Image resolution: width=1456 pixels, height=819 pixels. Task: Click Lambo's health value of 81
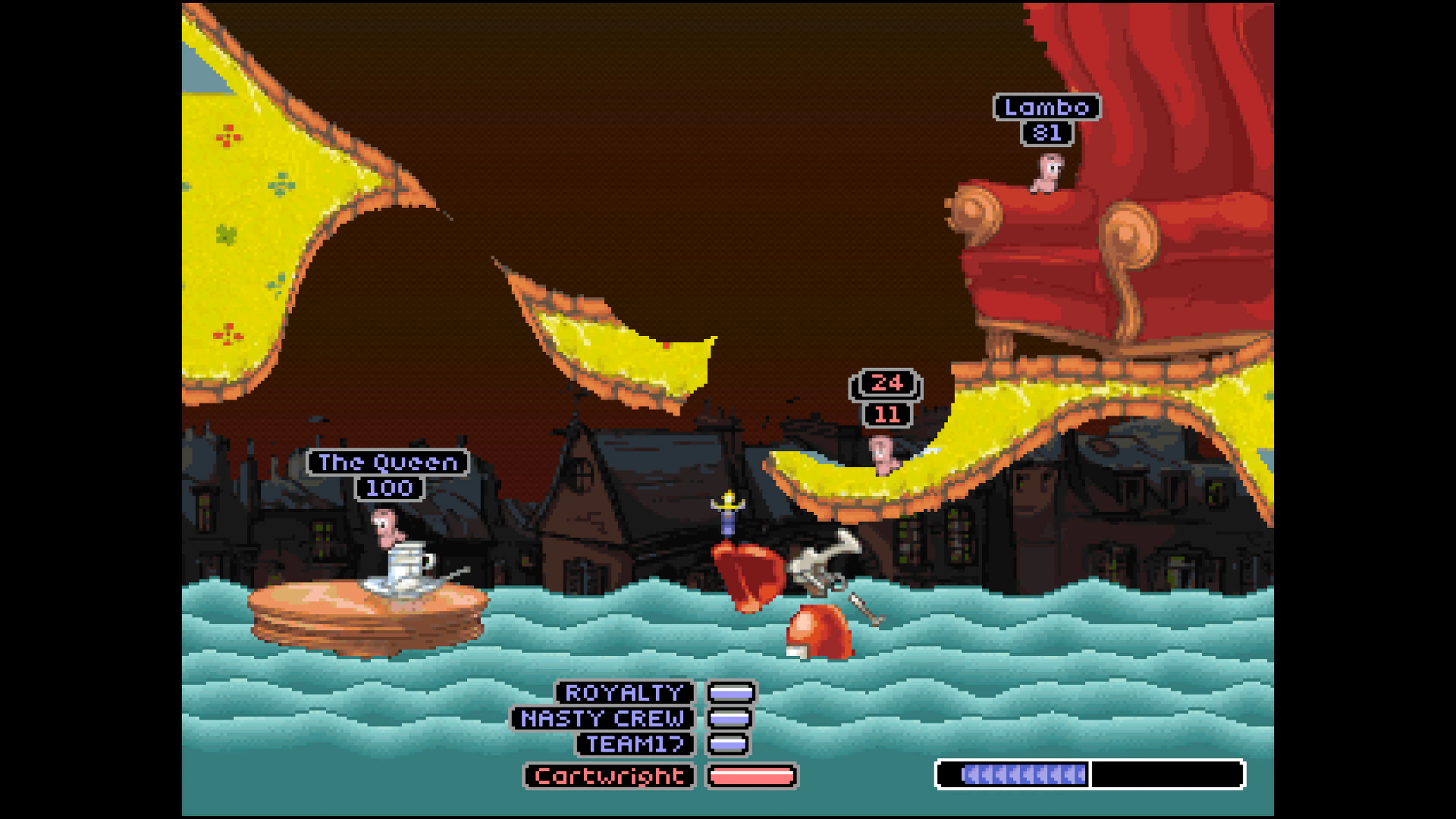click(x=1047, y=134)
